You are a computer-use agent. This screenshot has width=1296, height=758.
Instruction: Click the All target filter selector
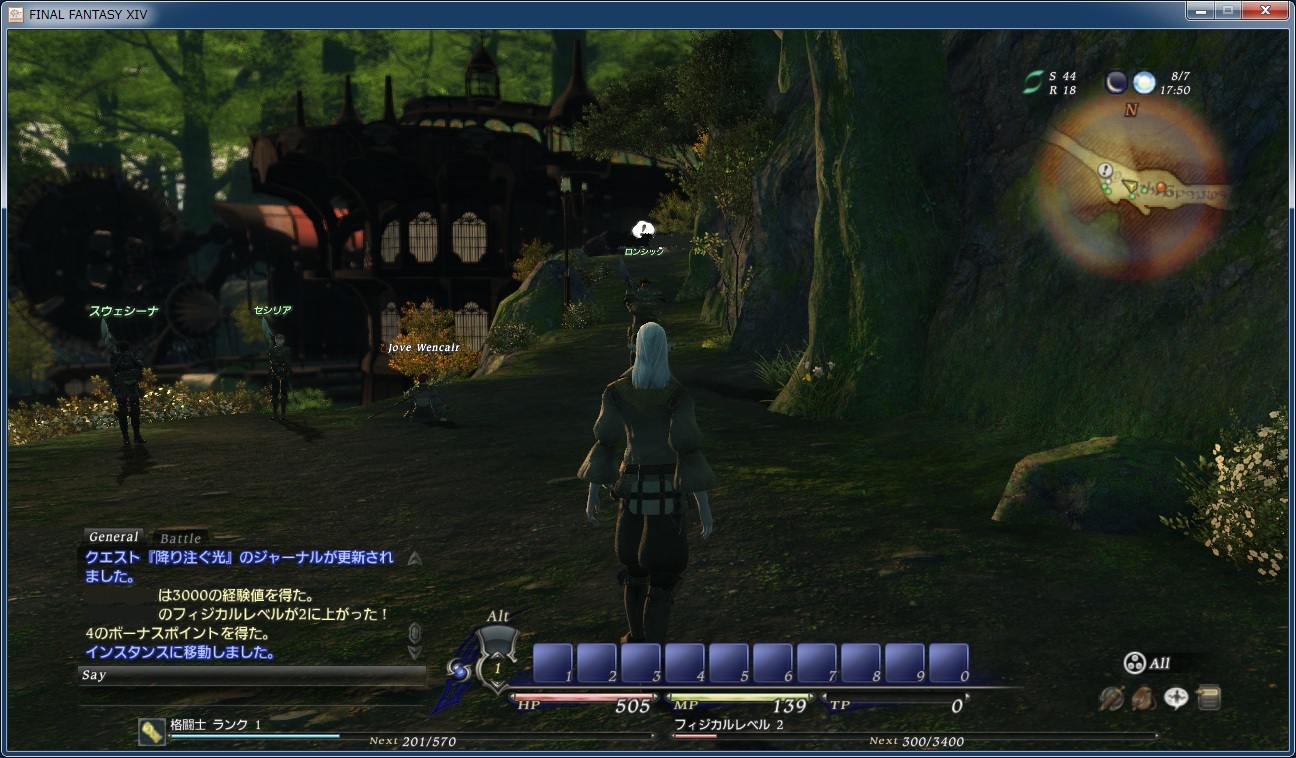coord(1148,663)
